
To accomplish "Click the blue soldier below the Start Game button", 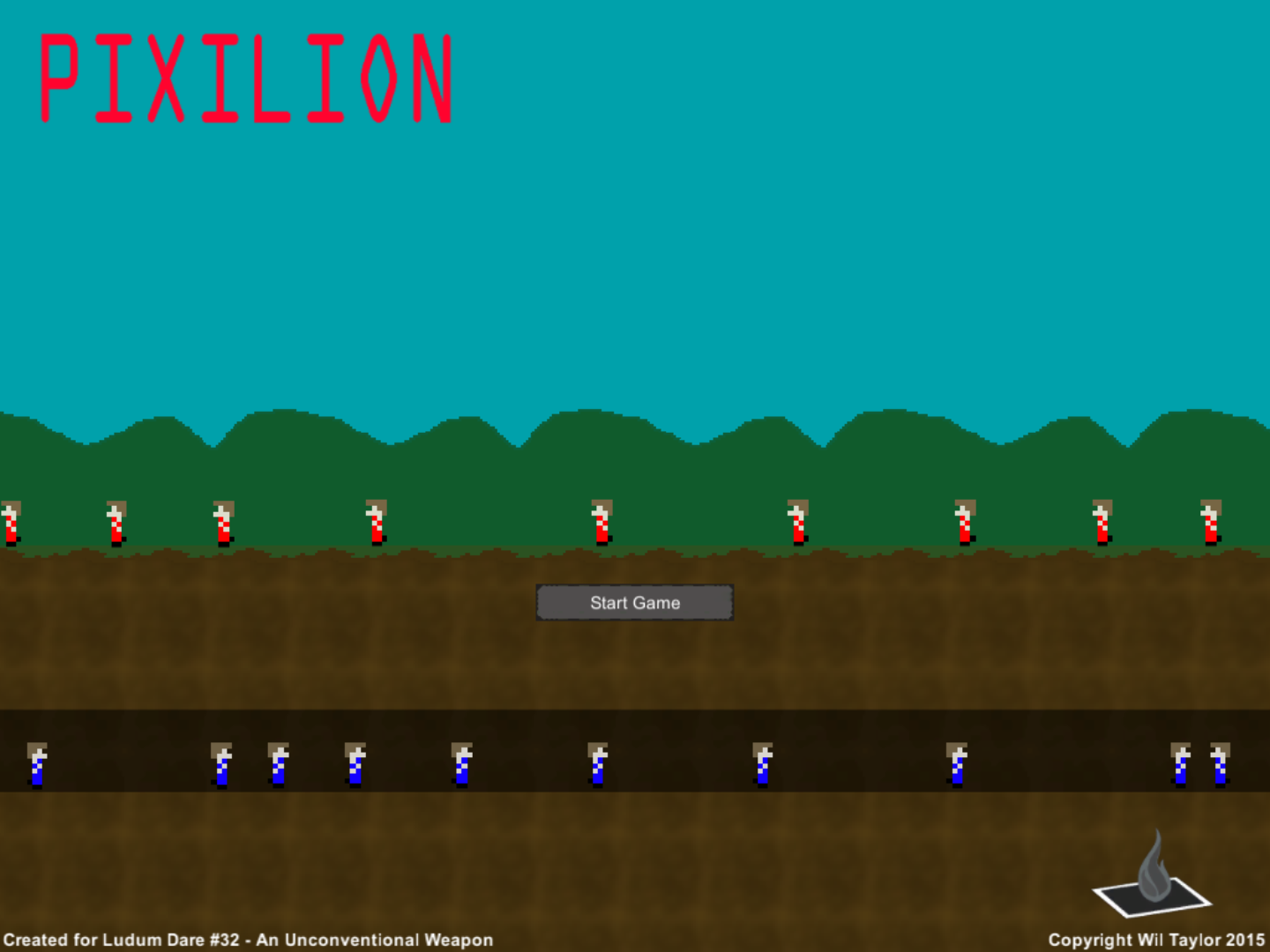I will click(595, 765).
